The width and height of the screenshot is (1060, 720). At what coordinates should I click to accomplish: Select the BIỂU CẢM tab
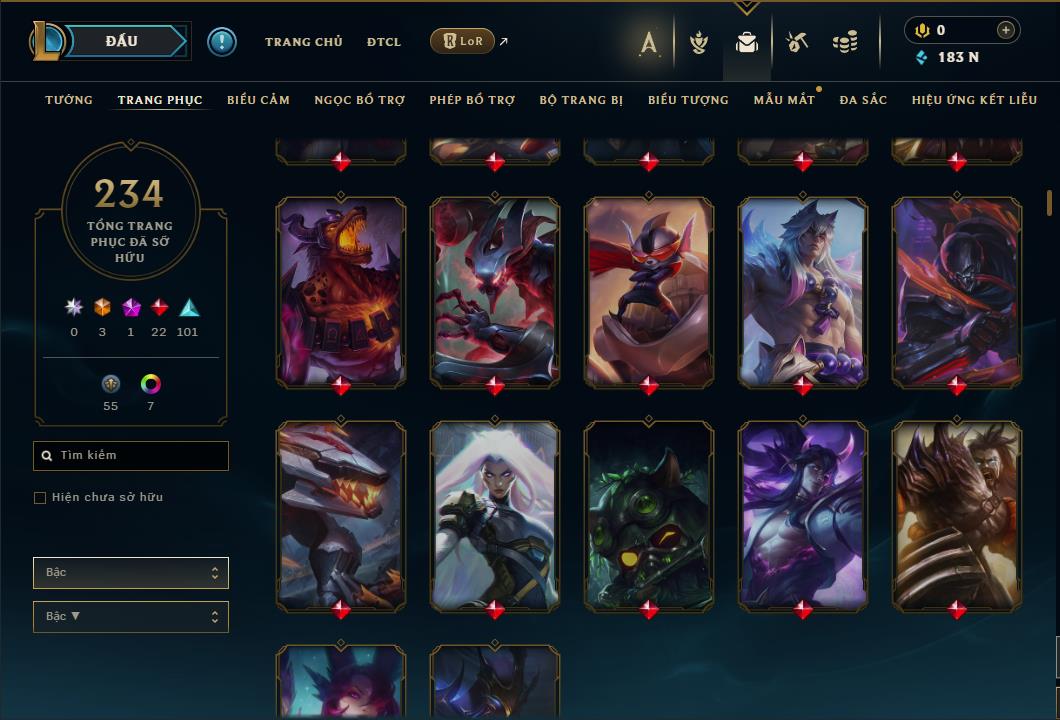point(258,100)
